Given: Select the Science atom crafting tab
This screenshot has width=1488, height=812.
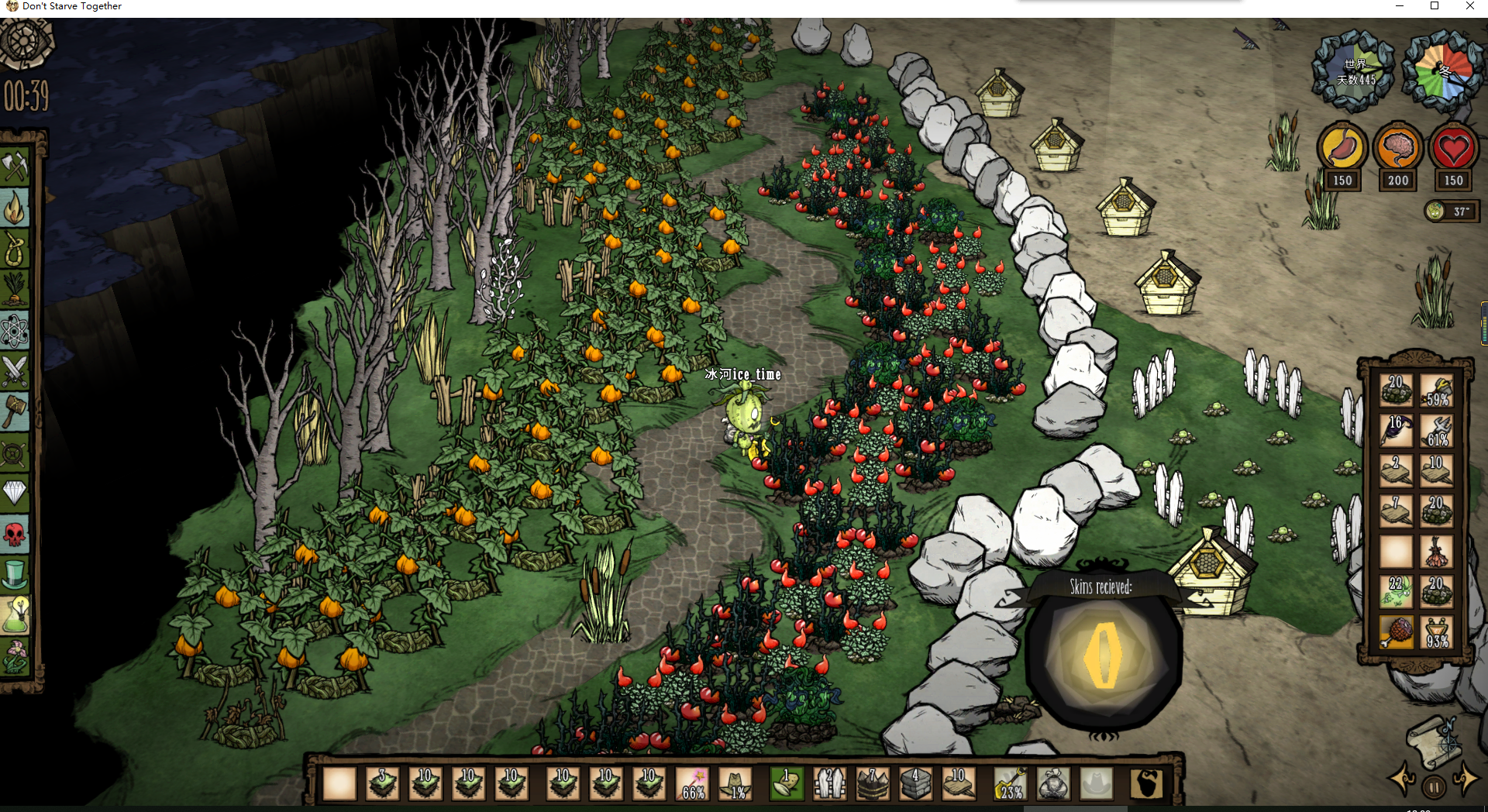Looking at the screenshot, I should pyautogui.click(x=15, y=331).
